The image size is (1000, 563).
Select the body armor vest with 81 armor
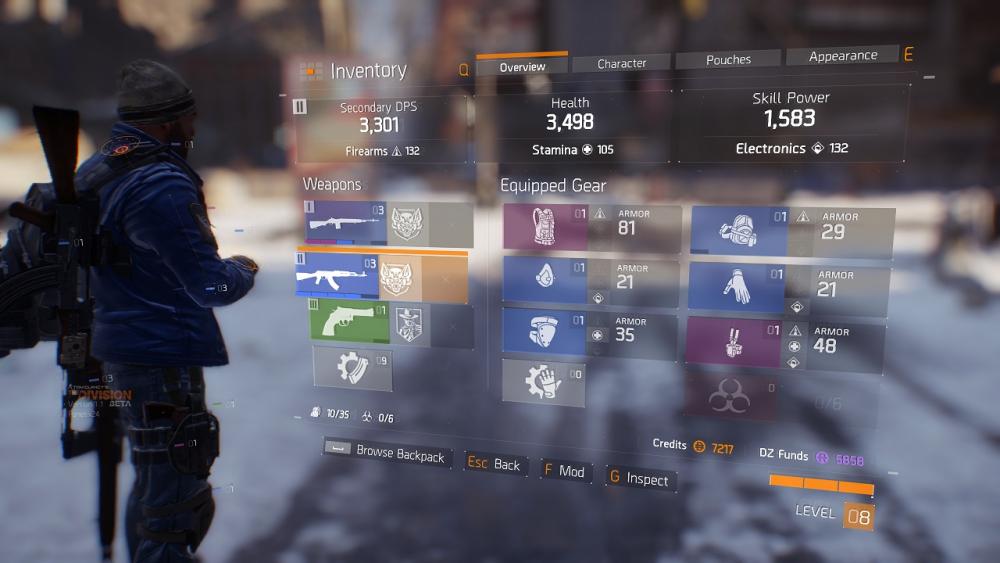click(591, 227)
